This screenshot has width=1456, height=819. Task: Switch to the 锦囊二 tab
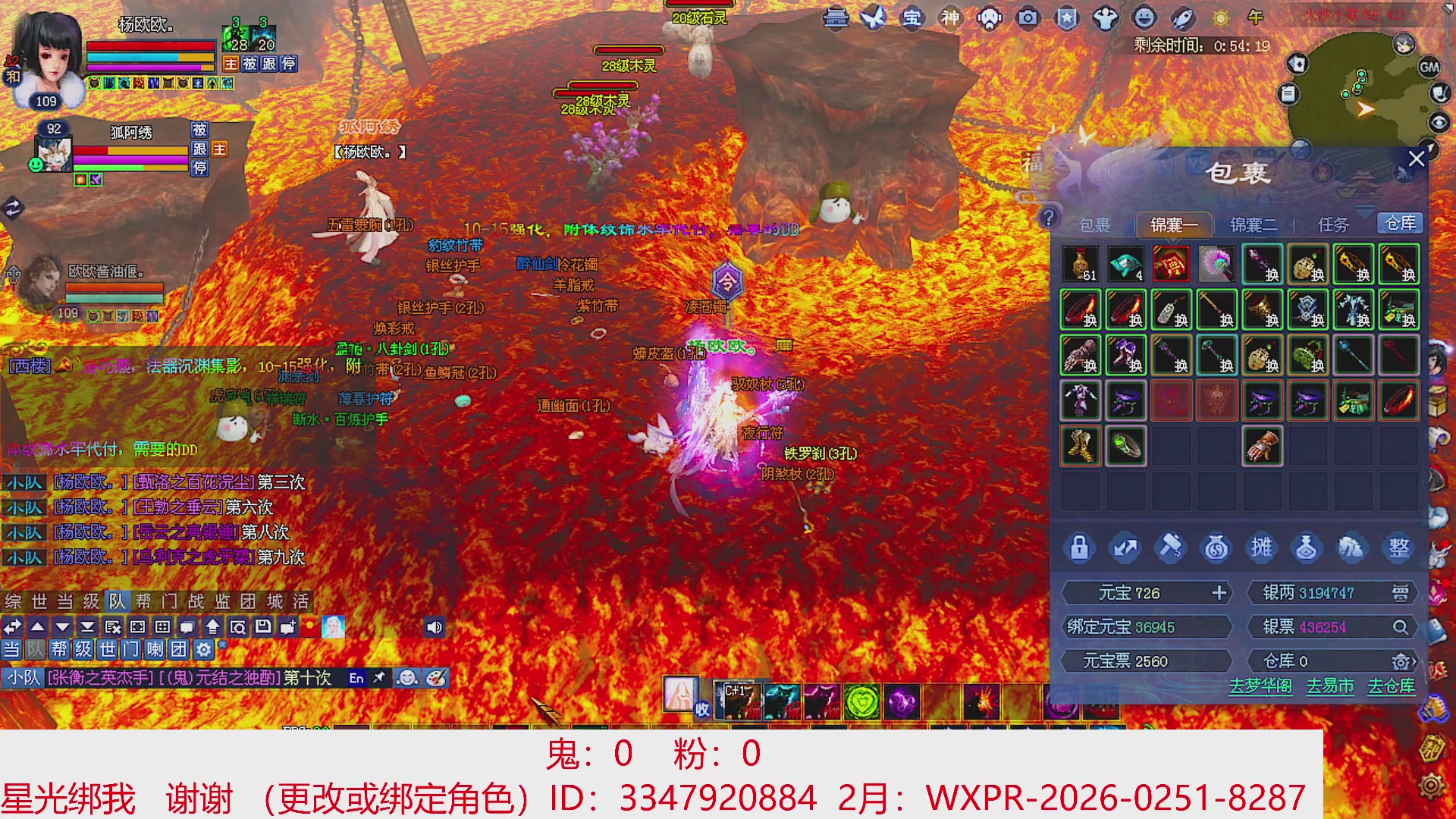pos(1252,224)
